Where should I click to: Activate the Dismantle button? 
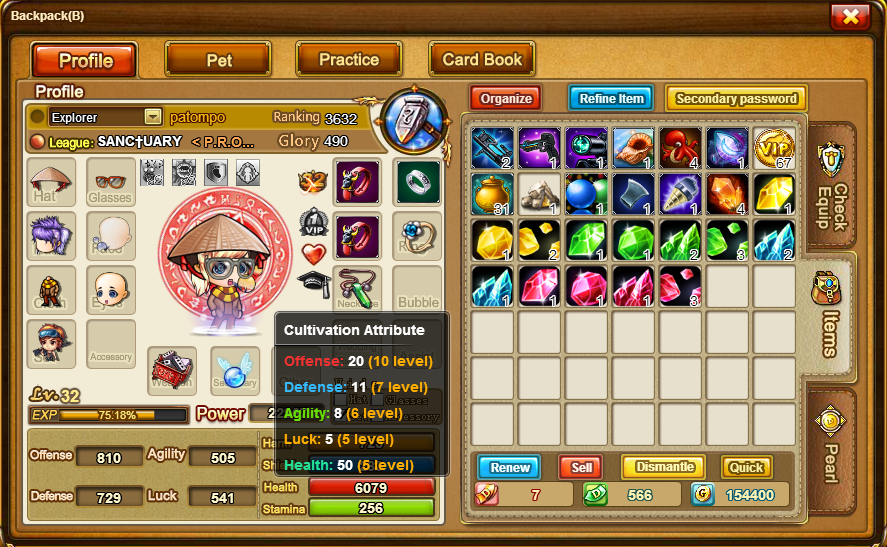click(x=664, y=467)
